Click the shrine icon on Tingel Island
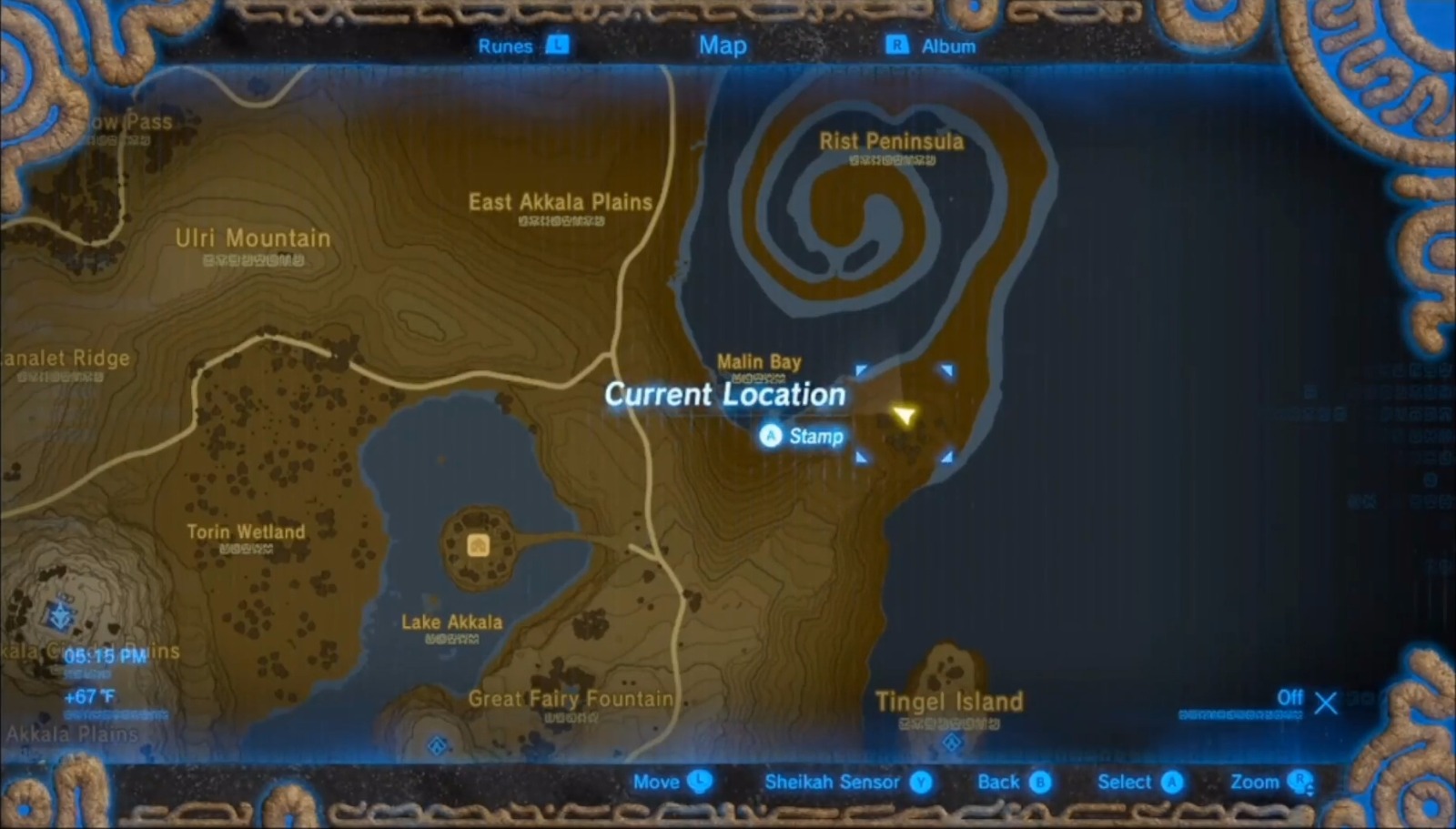1456x829 pixels. point(952,743)
